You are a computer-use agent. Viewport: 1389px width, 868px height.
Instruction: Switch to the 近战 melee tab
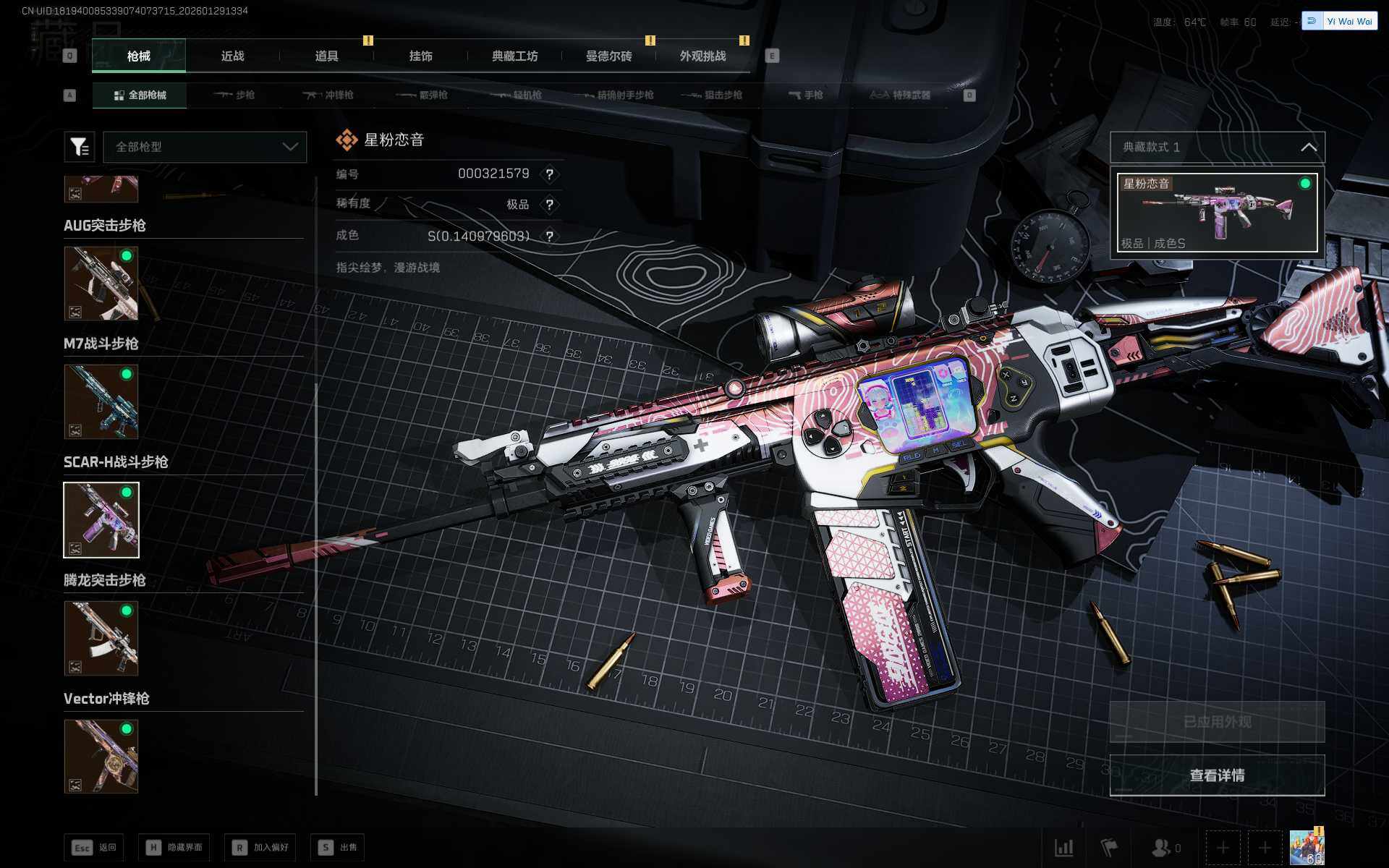click(232, 56)
